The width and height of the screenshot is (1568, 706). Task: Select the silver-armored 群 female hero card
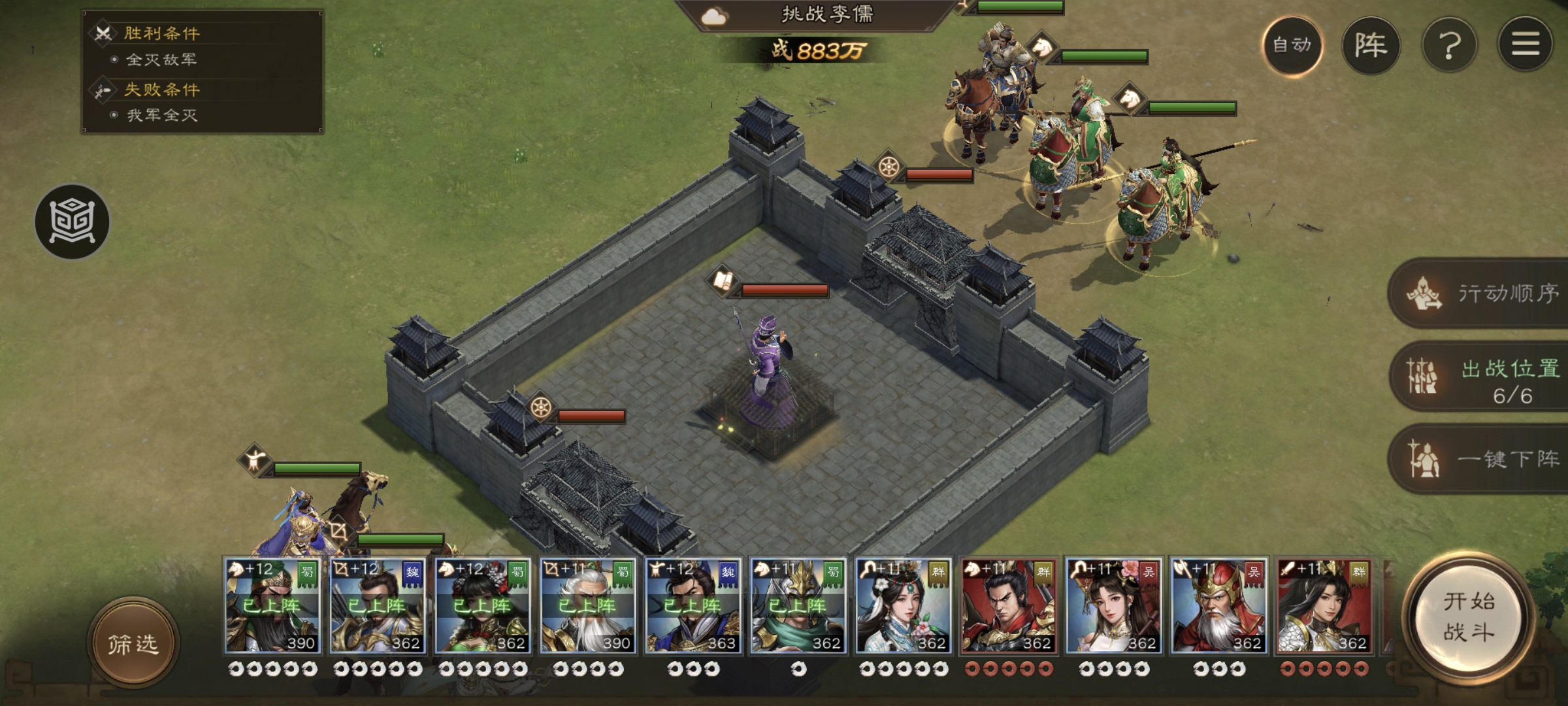1324,606
